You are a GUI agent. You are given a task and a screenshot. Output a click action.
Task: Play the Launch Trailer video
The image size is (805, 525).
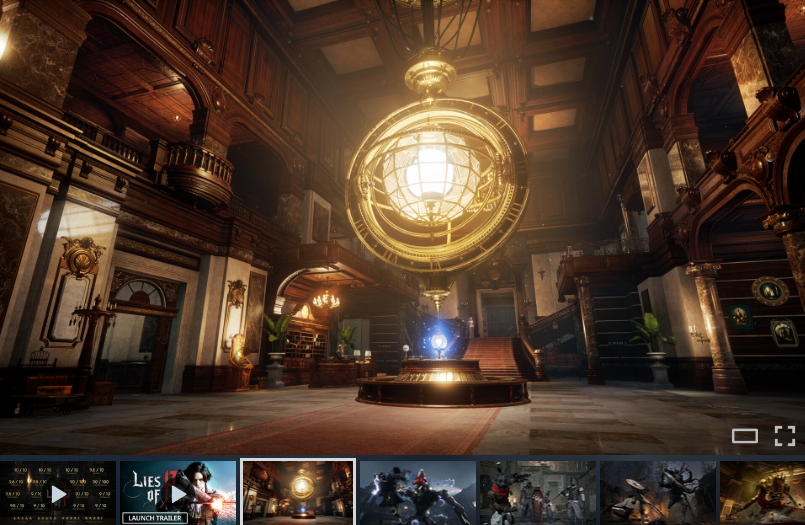(x=178, y=493)
